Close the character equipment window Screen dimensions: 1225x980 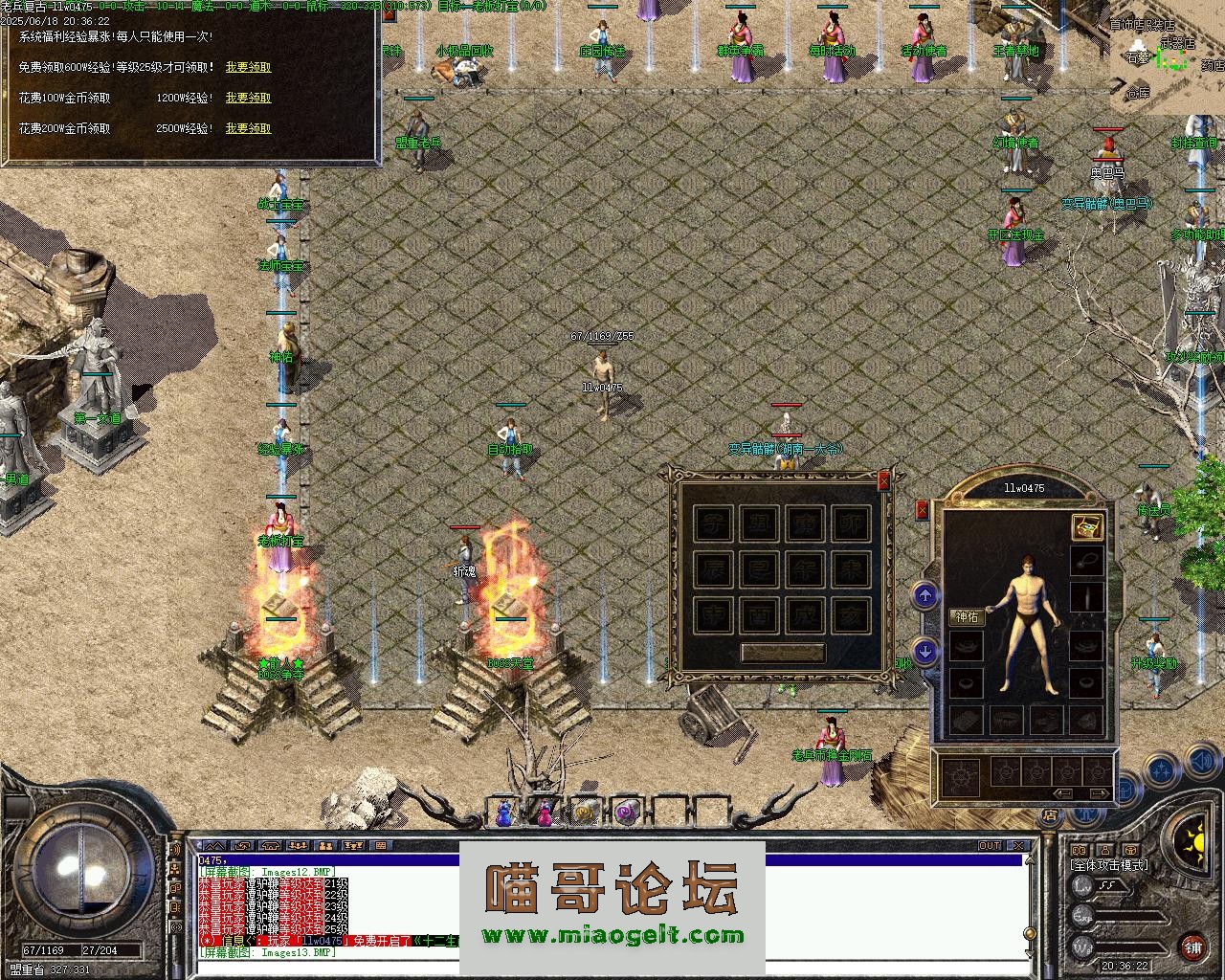[x=922, y=511]
